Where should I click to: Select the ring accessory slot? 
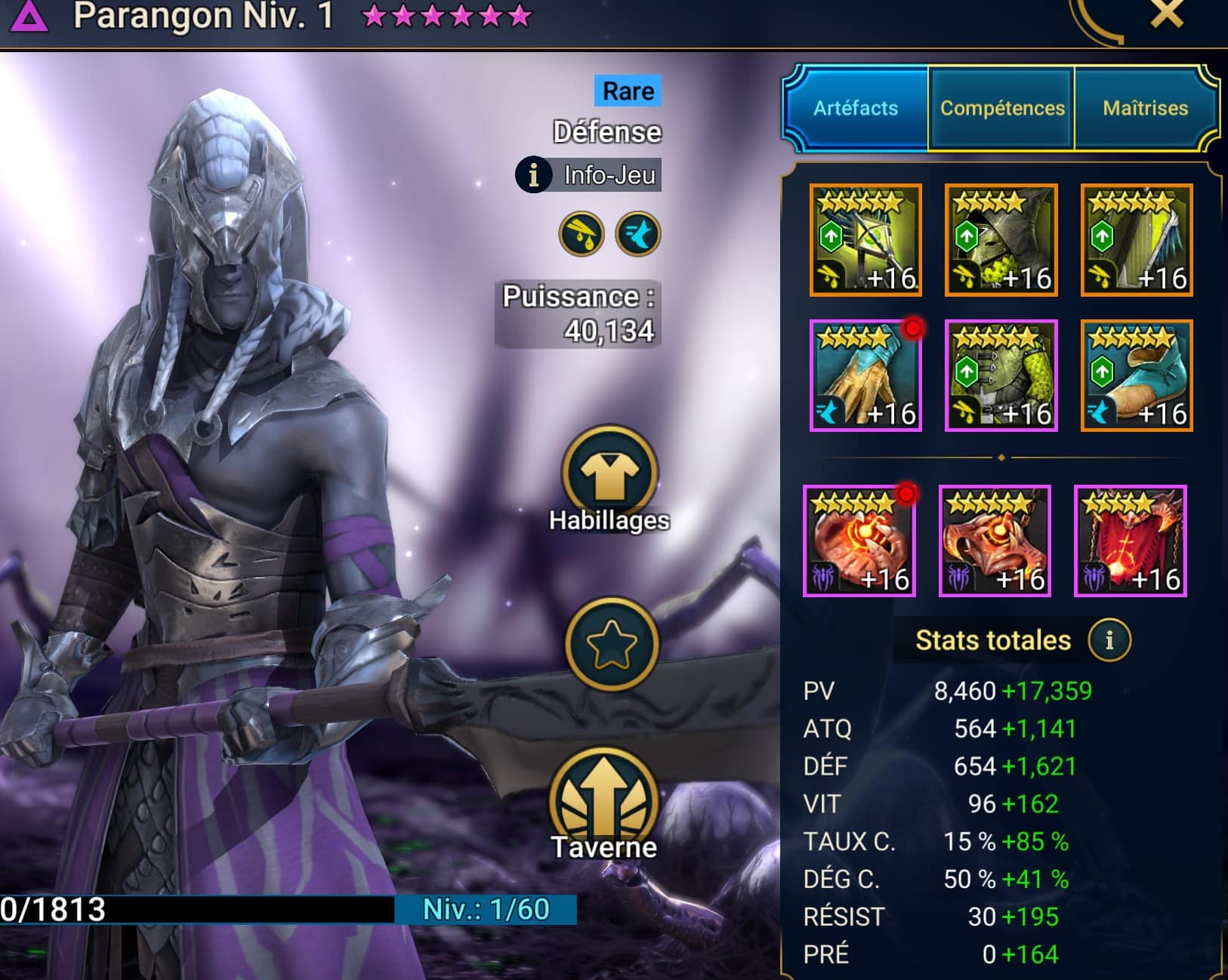[859, 541]
